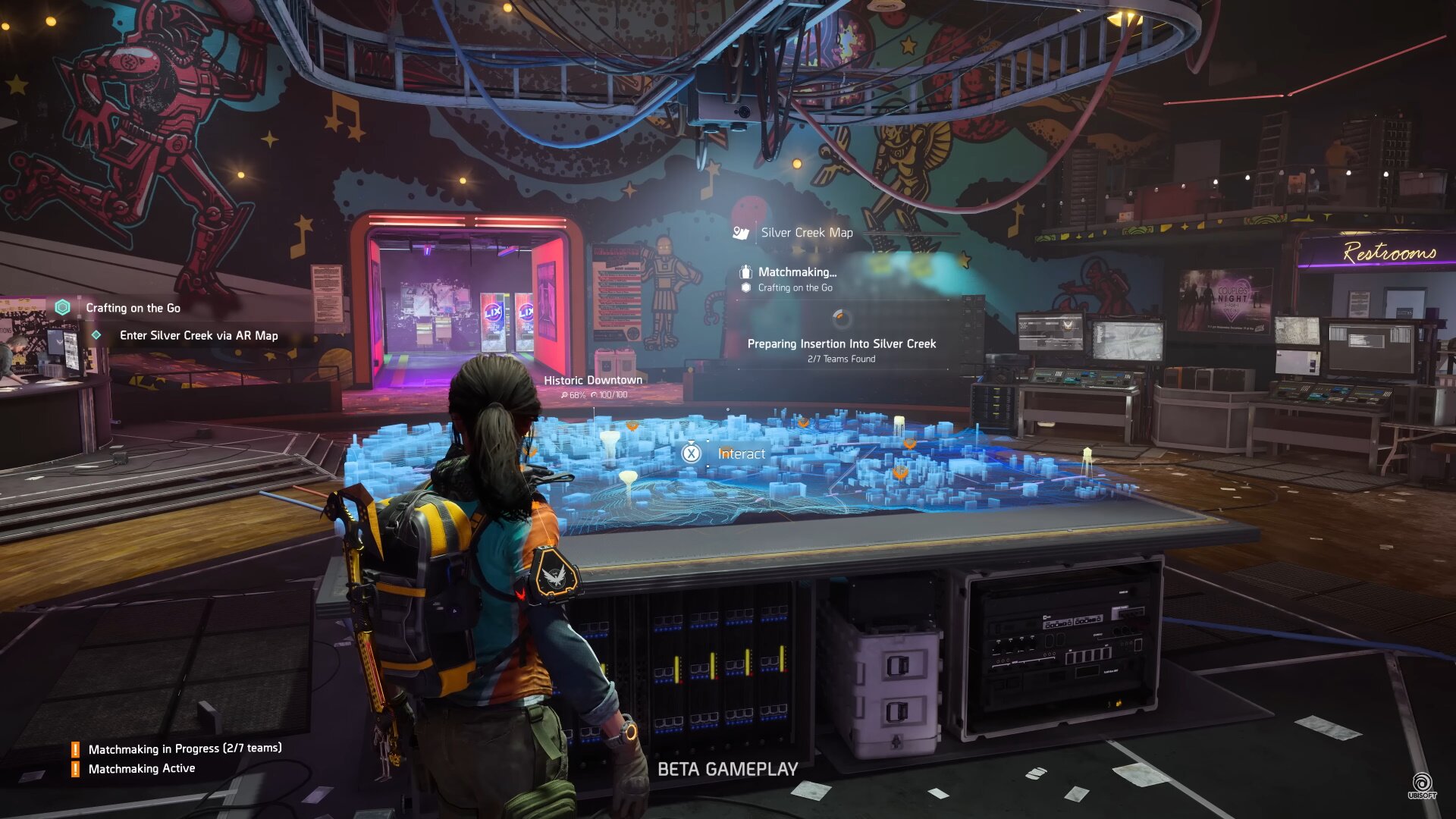Select the Crafting on the Go quest tracker
The width and height of the screenshot is (1456, 819).
[x=133, y=308]
